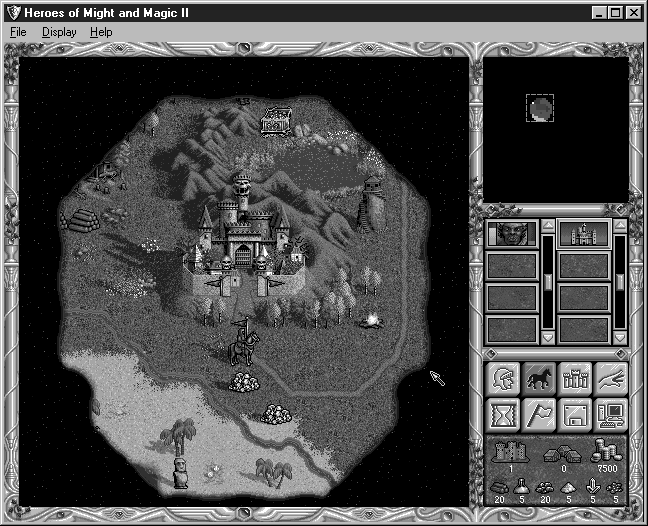
Task: Click the minimap world view
Action: [x=556, y=128]
